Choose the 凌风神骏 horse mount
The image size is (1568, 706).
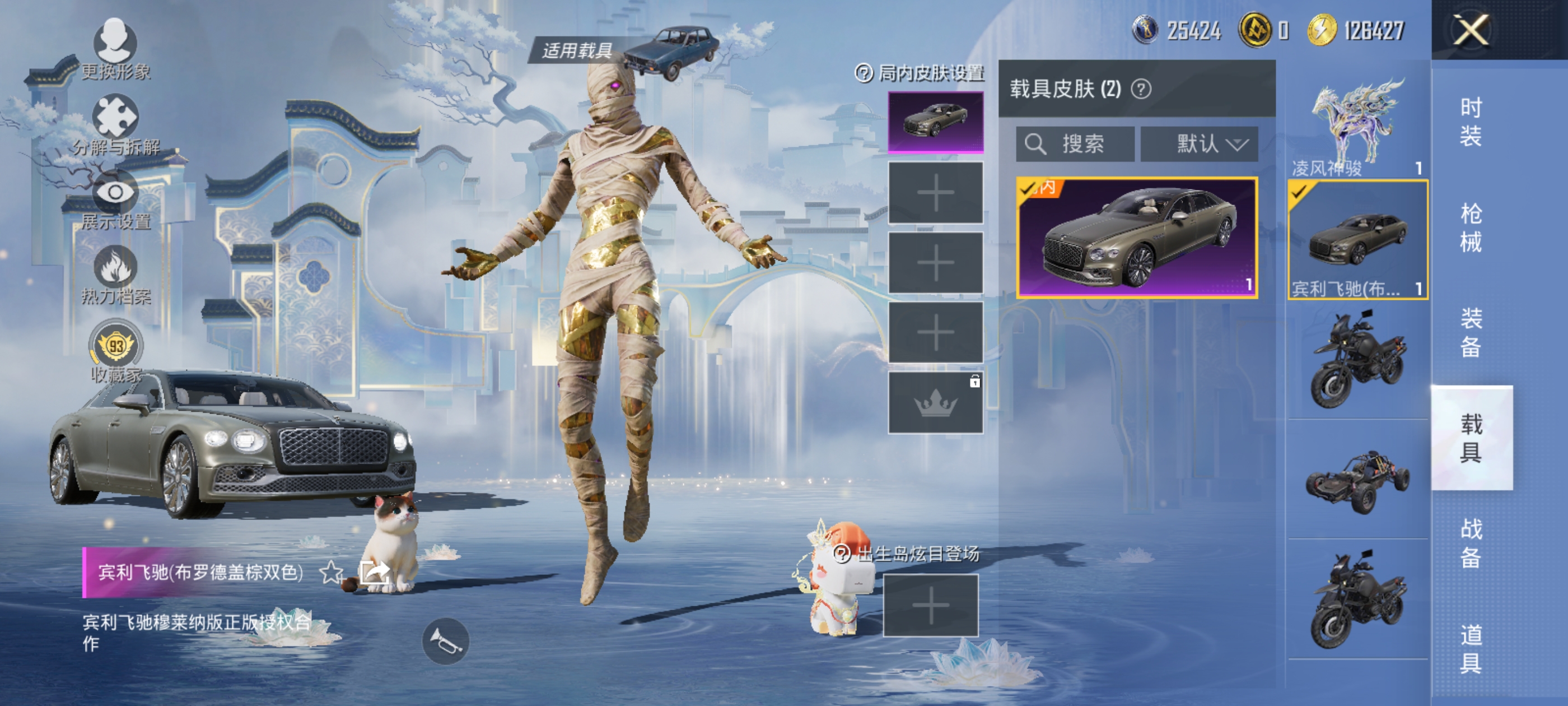pyautogui.click(x=1357, y=128)
